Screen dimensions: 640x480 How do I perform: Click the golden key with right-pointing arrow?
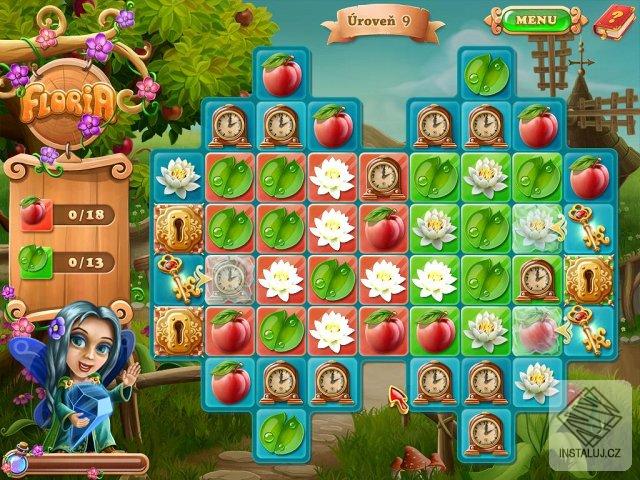pos(178,280)
